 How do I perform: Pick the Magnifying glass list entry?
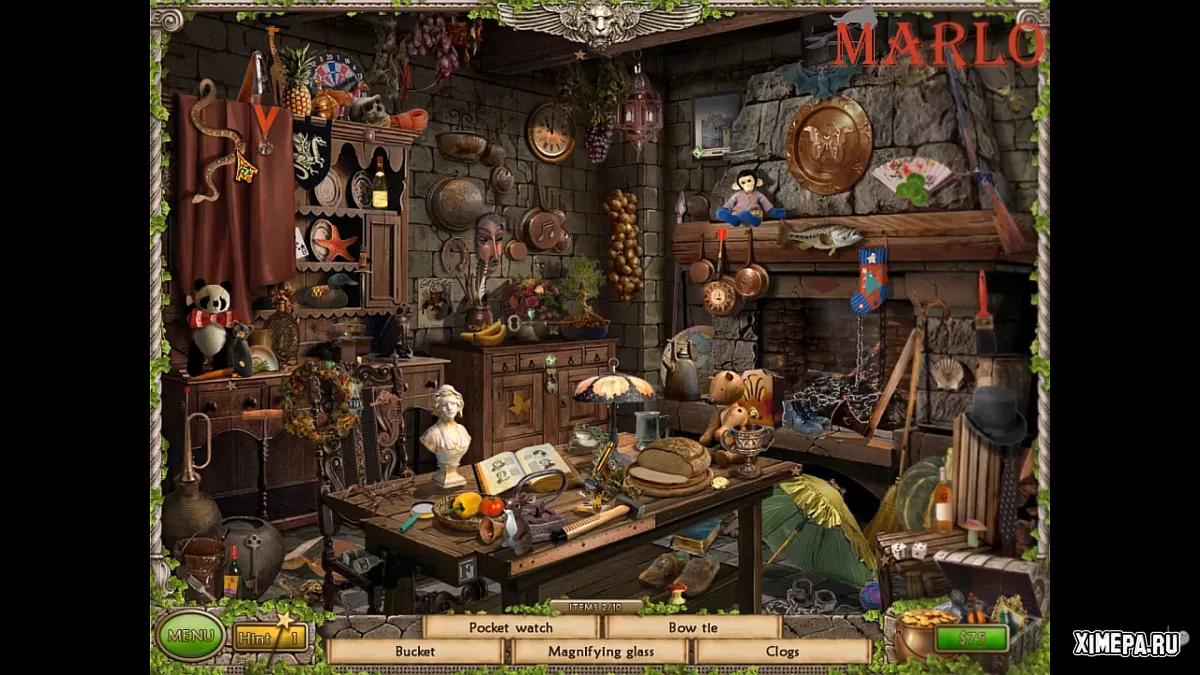600,651
